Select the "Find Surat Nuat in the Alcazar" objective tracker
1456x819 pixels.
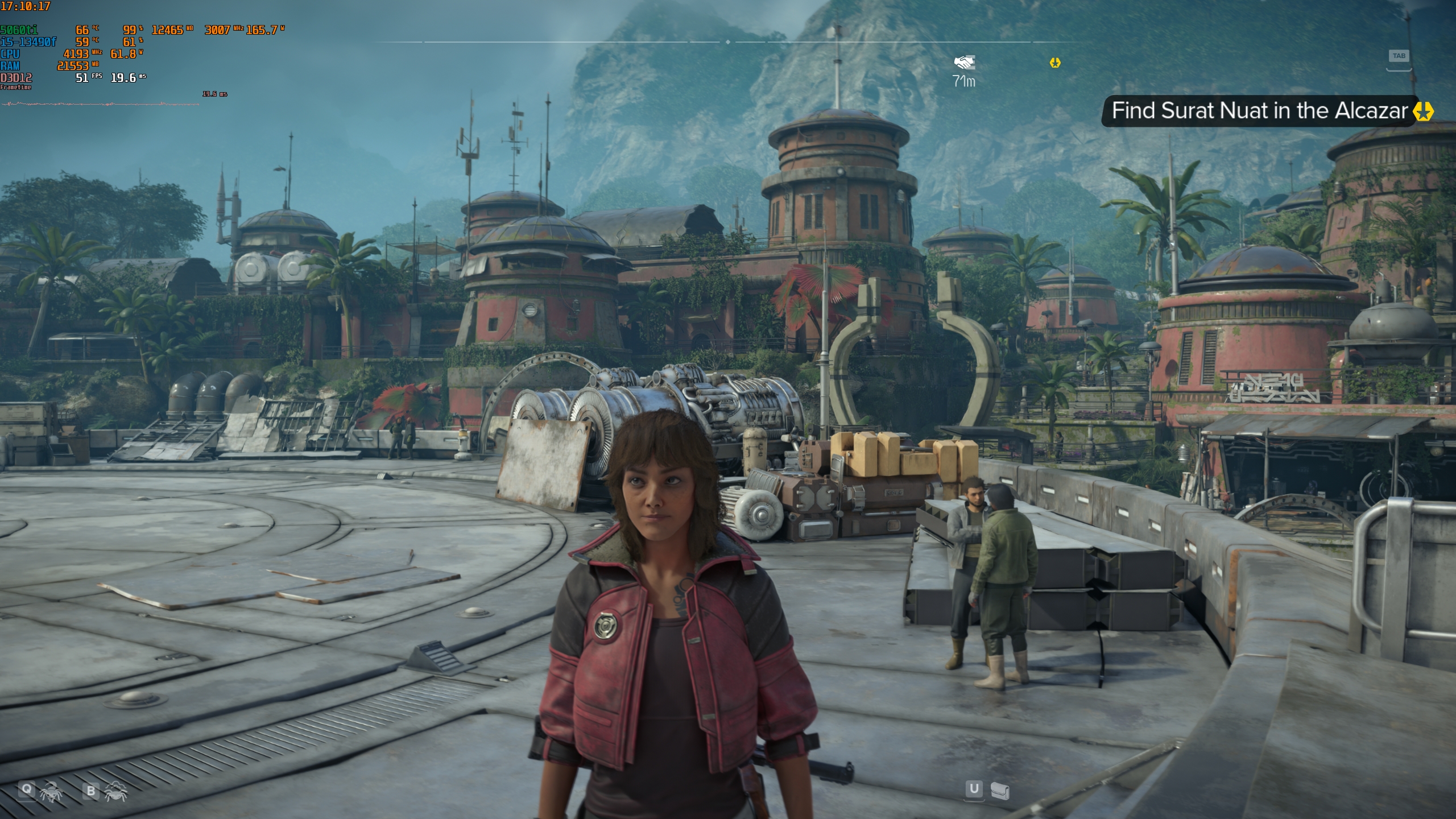click(x=1259, y=111)
